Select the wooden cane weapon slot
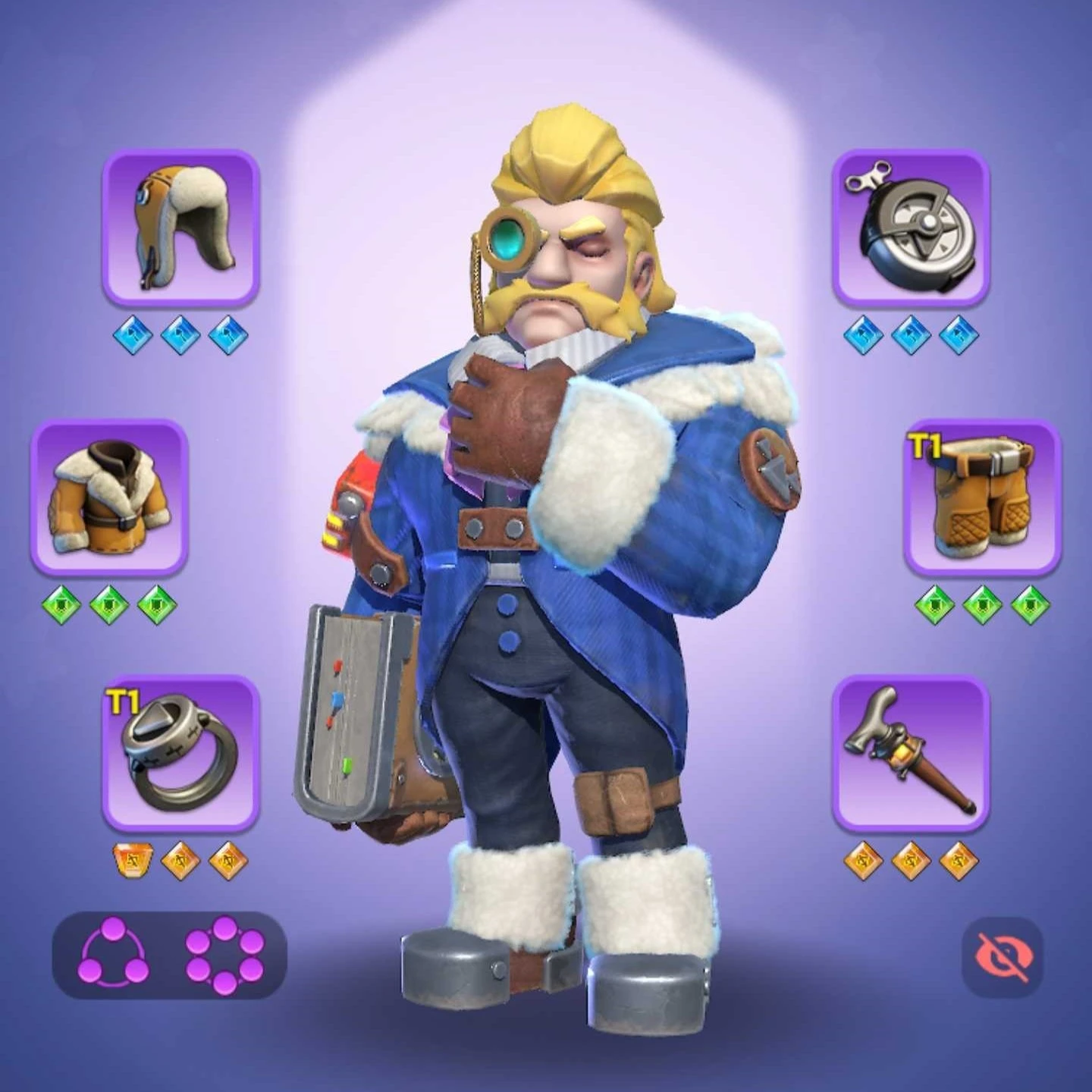 [x=910, y=753]
